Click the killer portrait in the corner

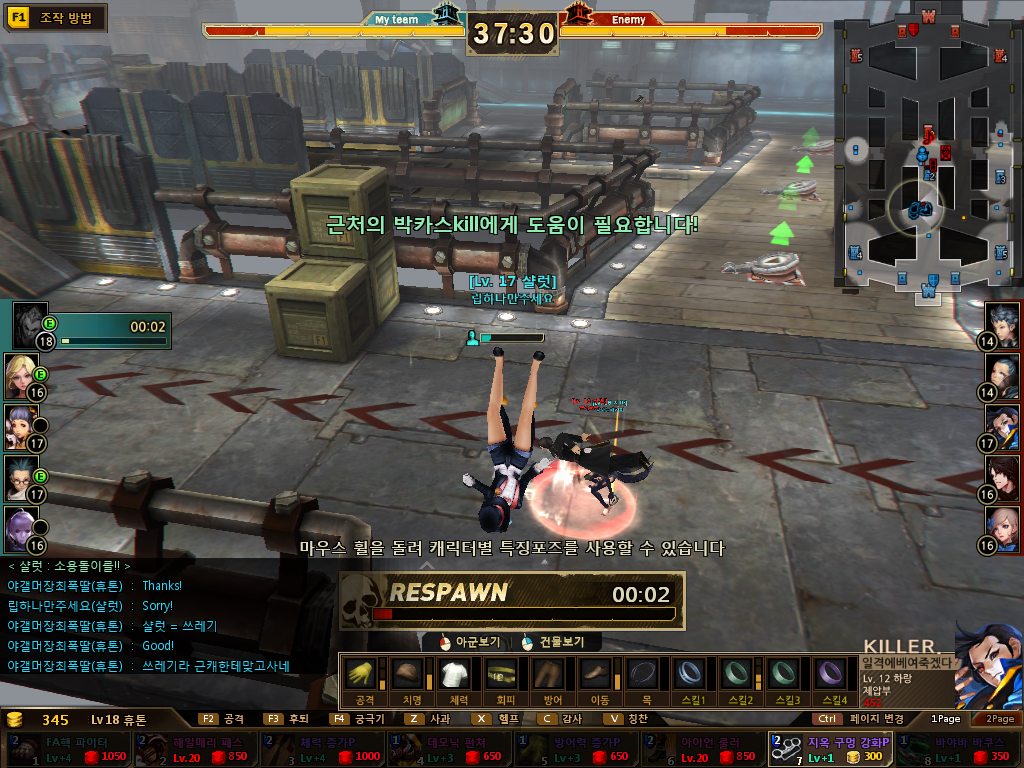pyautogui.click(x=987, y=665)
